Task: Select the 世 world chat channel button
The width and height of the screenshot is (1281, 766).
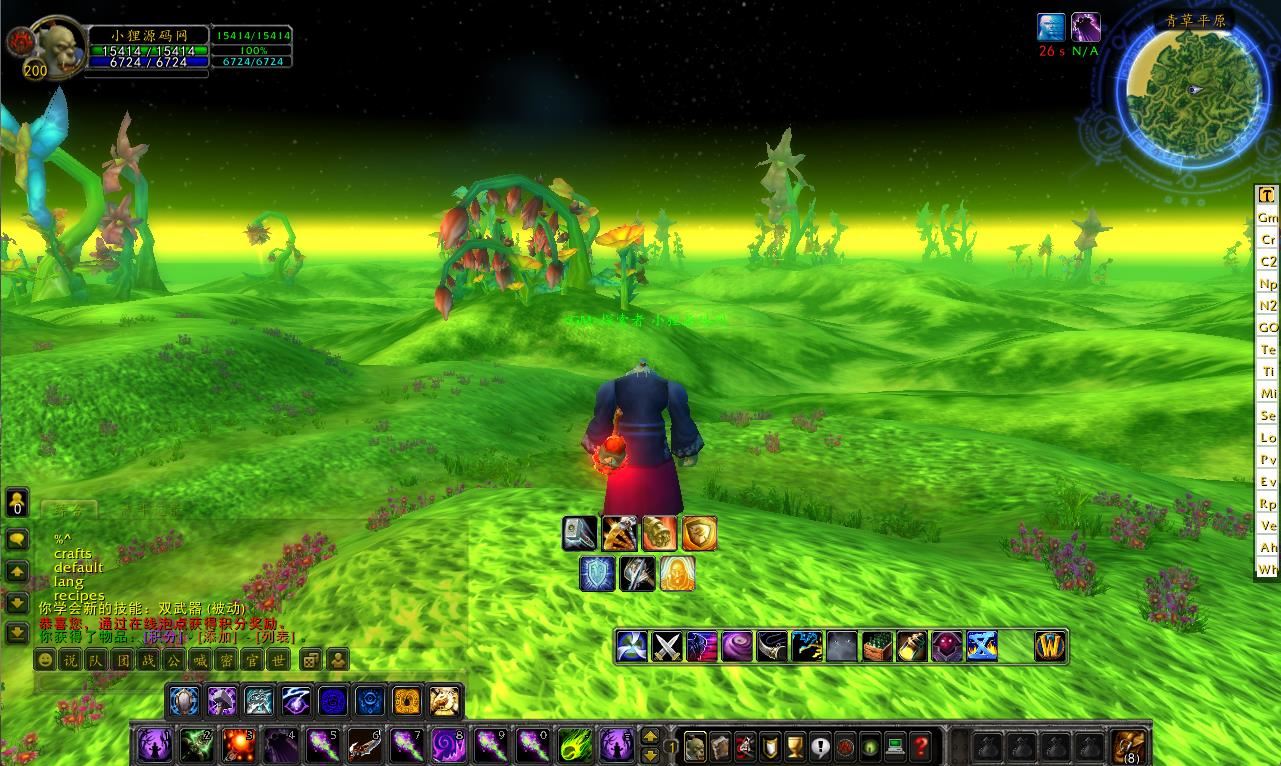Action: click(x=279, y=660)
